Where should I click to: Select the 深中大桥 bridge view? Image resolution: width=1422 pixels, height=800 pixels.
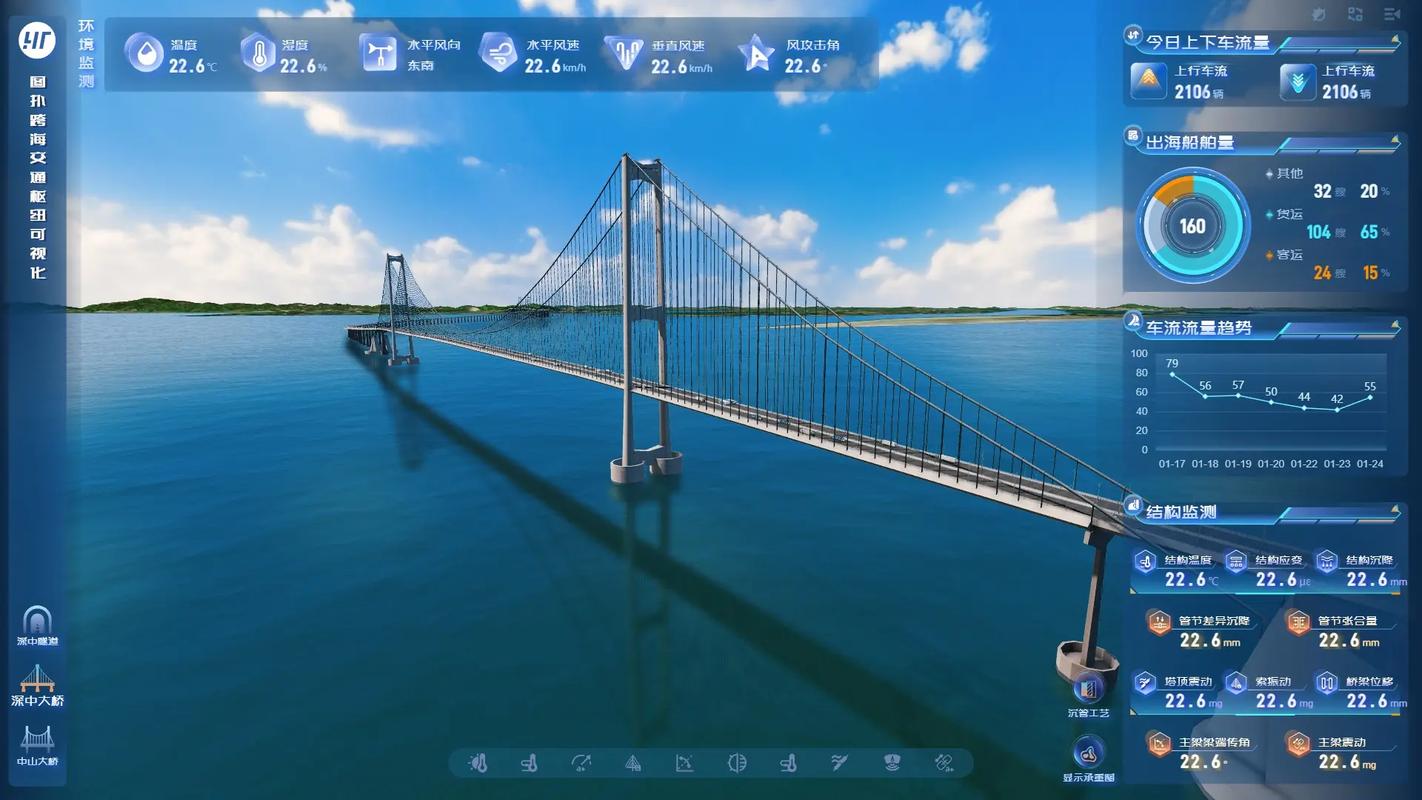(38, 684)
